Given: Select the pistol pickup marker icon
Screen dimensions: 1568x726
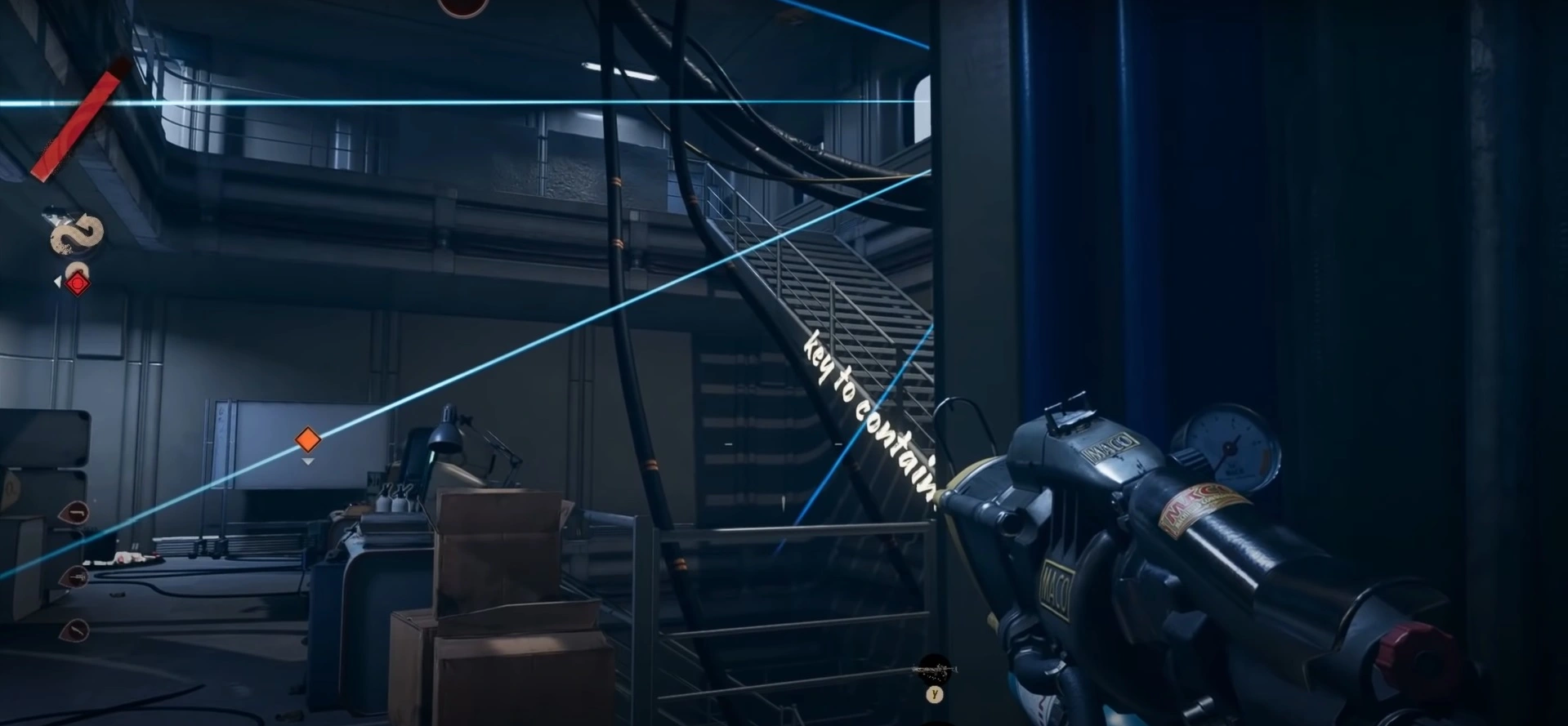Looking at the screenshot, I should 77,512.
